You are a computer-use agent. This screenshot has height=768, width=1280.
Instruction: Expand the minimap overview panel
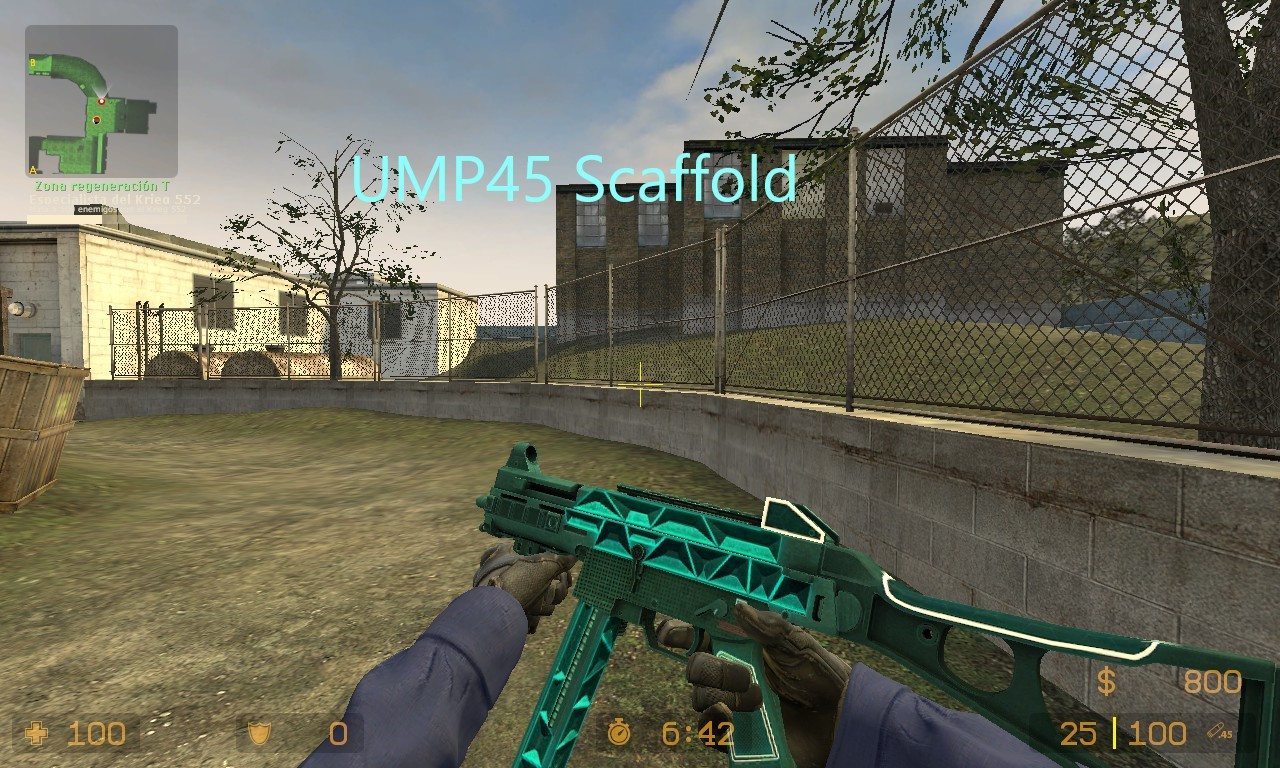tap(100, 100)
